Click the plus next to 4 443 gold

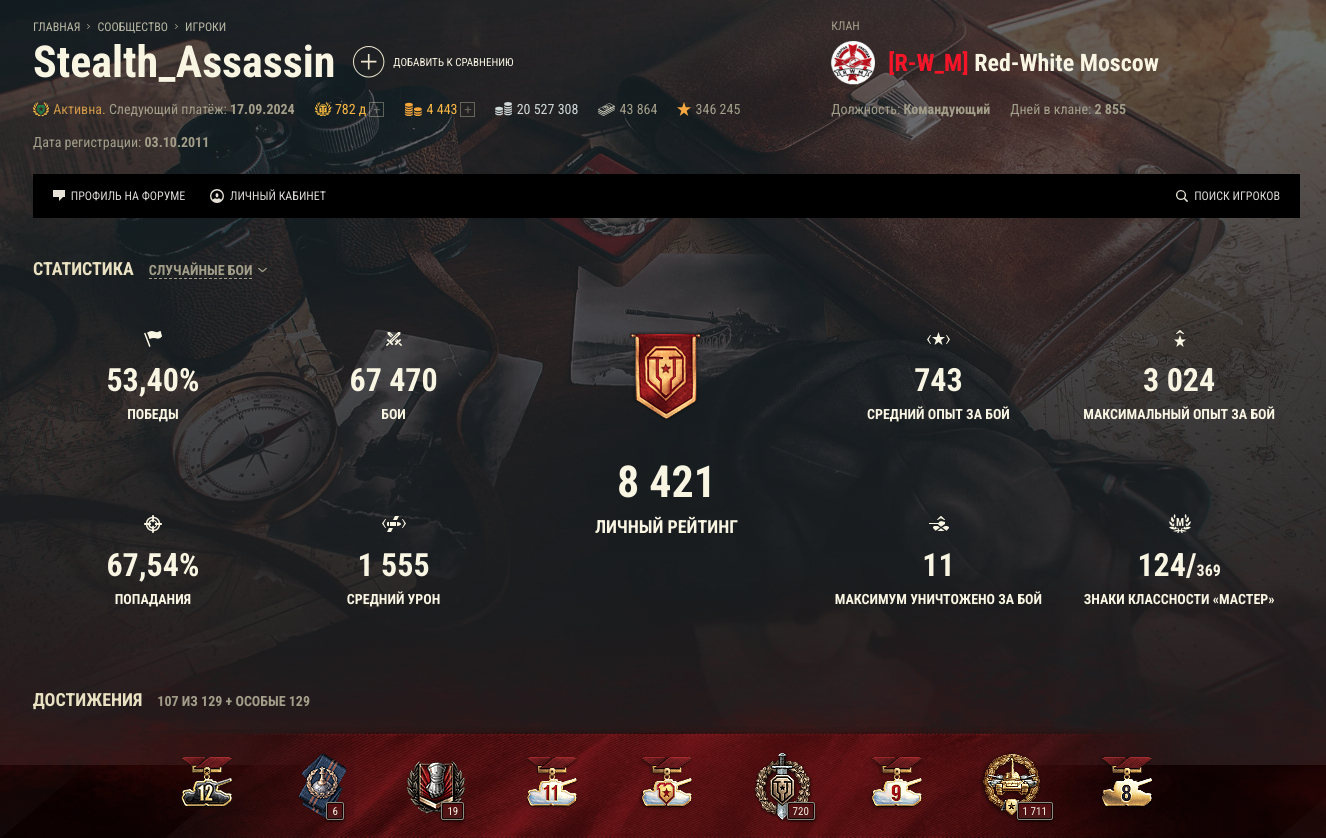click(467, 110)
